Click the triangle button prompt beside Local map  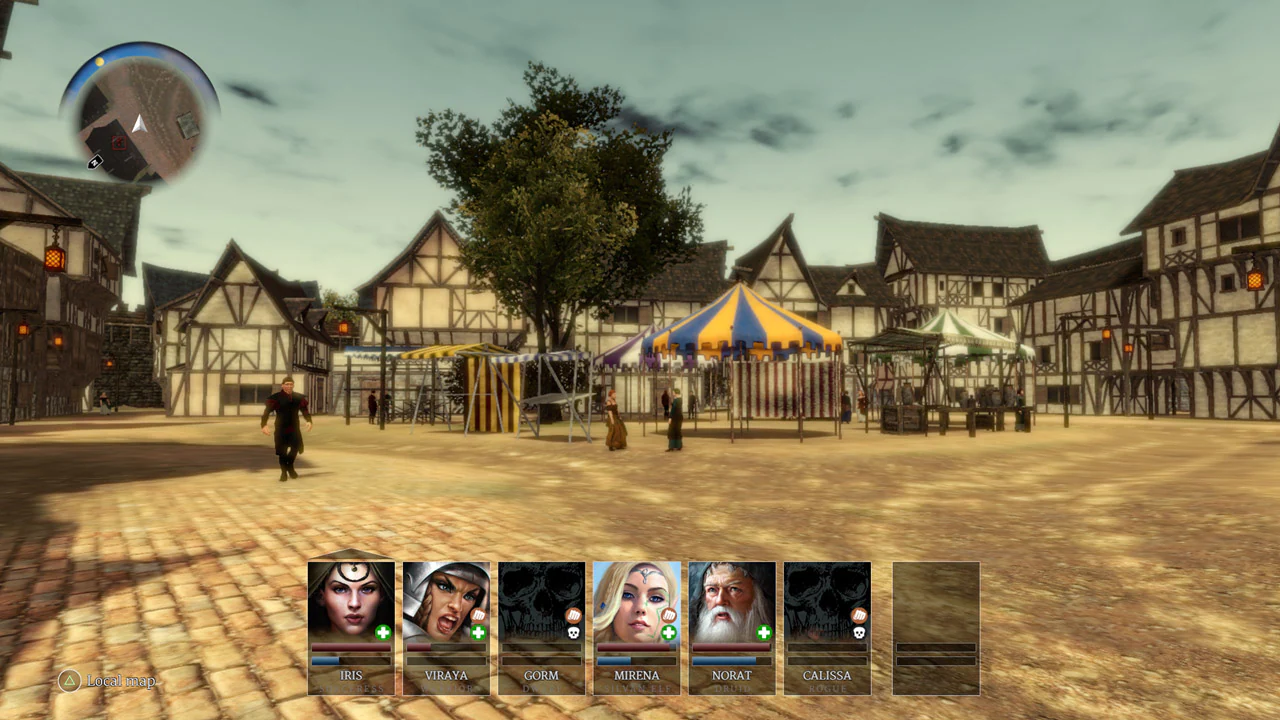68,681
